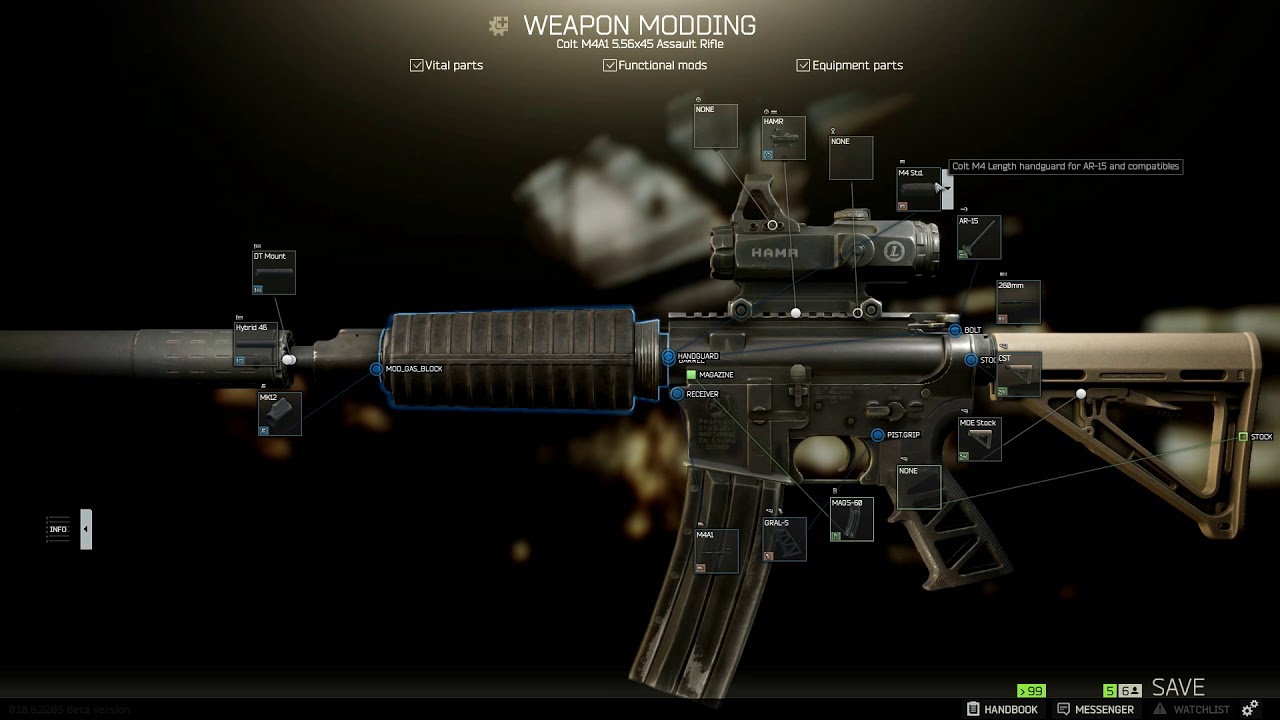
Task: Toggle the Functional mods checkbox
Action: pos(610,65)
